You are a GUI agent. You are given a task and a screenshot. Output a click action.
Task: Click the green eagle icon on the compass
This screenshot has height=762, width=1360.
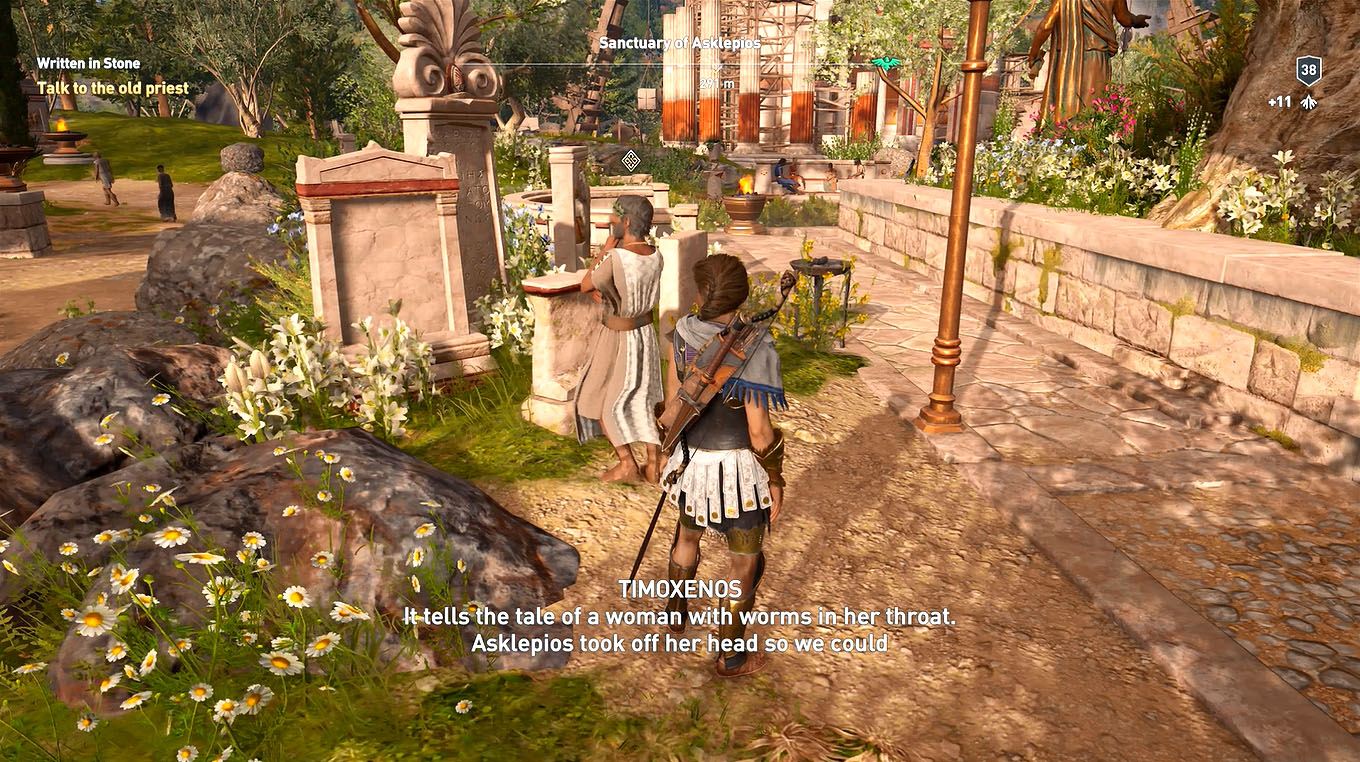pos(884,61)
